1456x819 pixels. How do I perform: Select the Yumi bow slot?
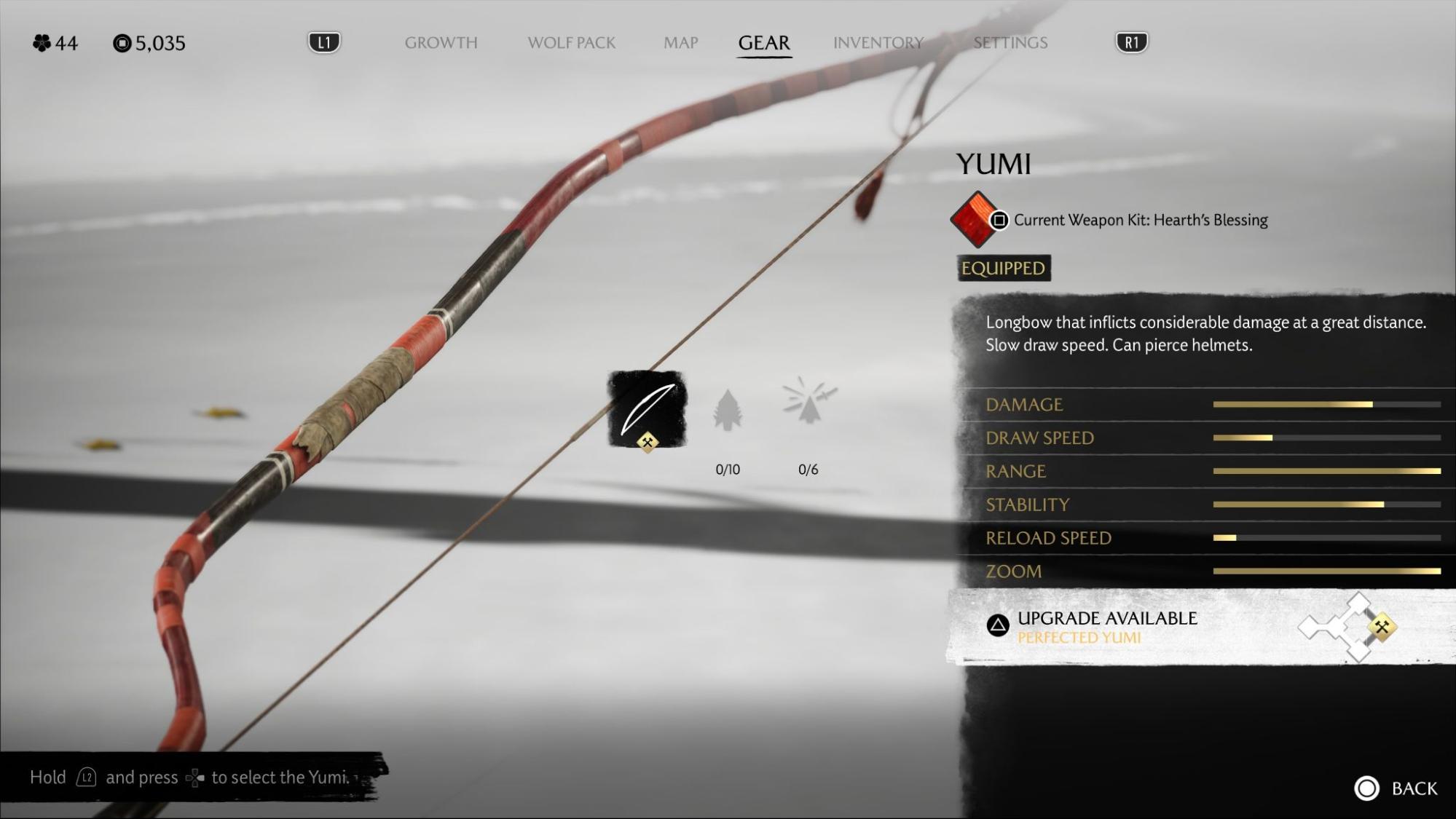(647, 409)
